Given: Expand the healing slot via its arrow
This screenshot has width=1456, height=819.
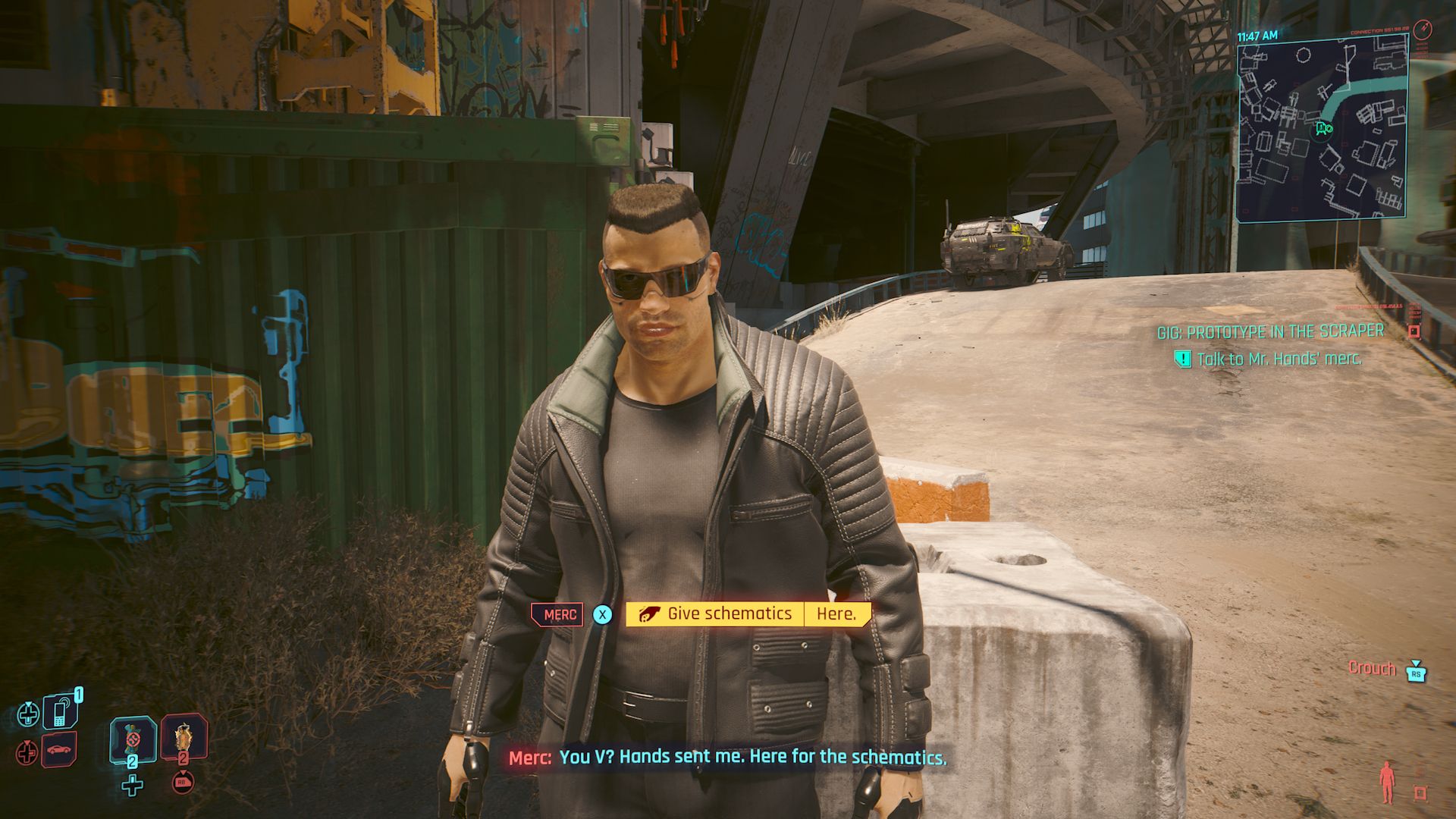Looking at the screenshot, I should 28,704.
